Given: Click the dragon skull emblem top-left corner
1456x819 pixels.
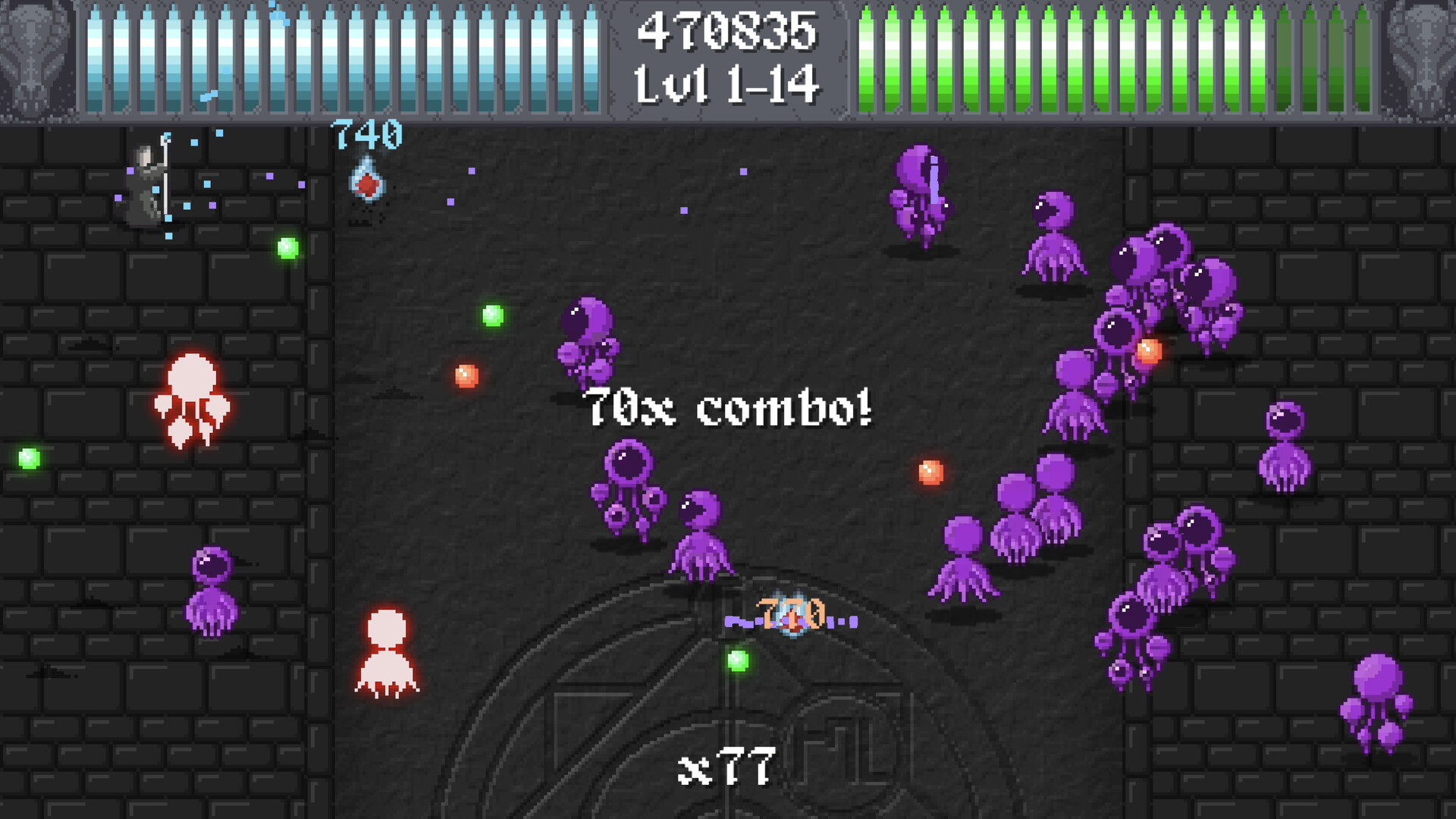Looking at the screenshot, I should click(30, 57).
